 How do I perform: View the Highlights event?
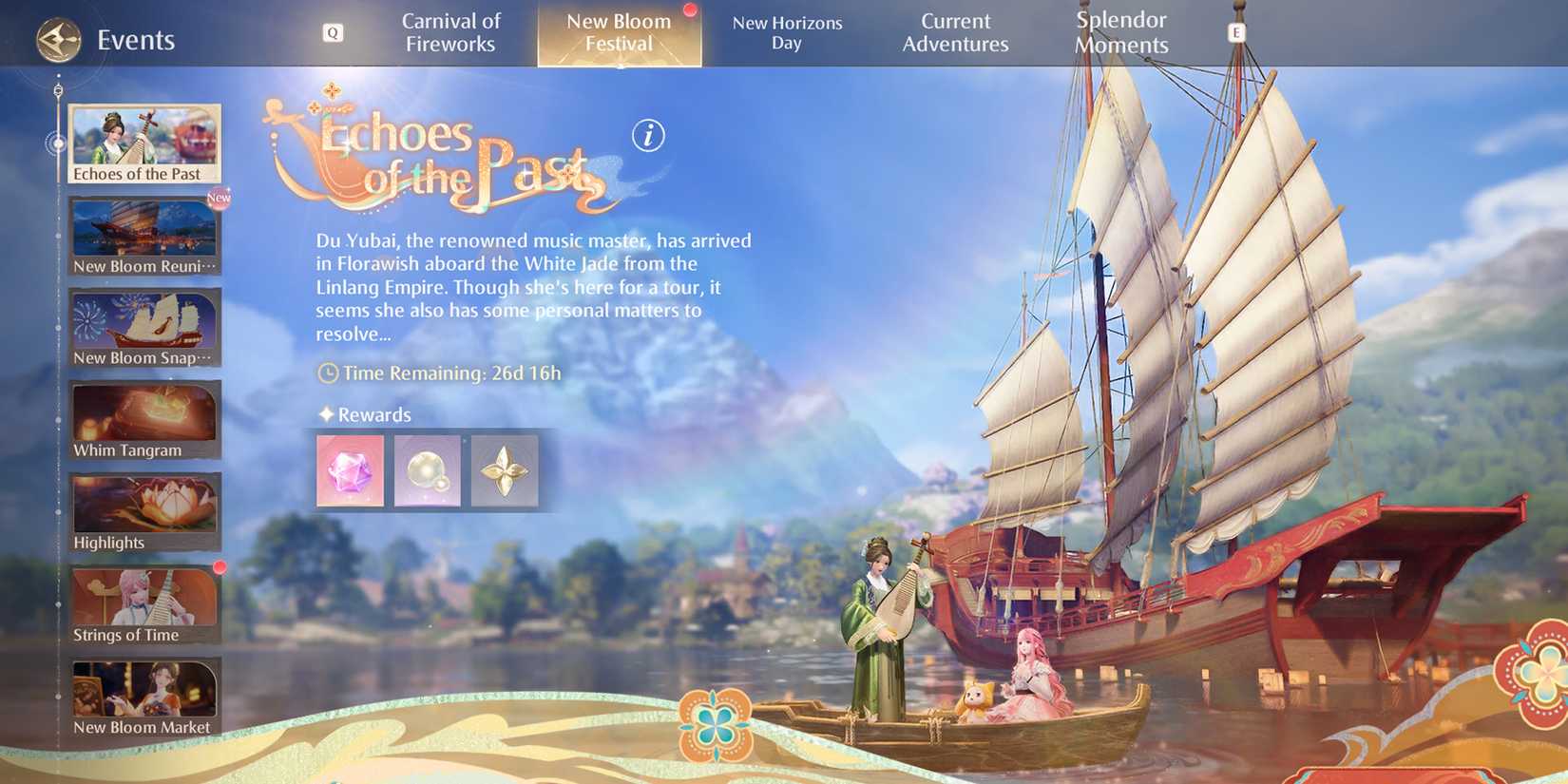point(143,510)
